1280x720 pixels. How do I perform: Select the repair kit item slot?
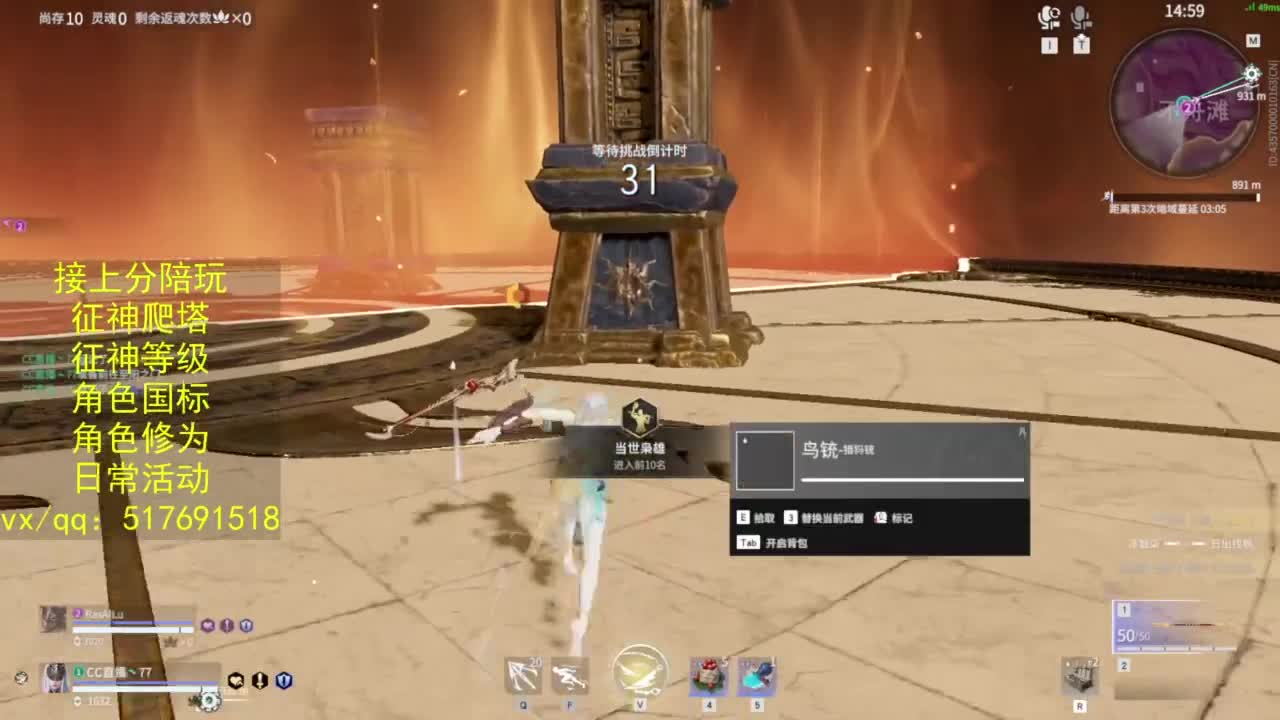click(1080, 677)
